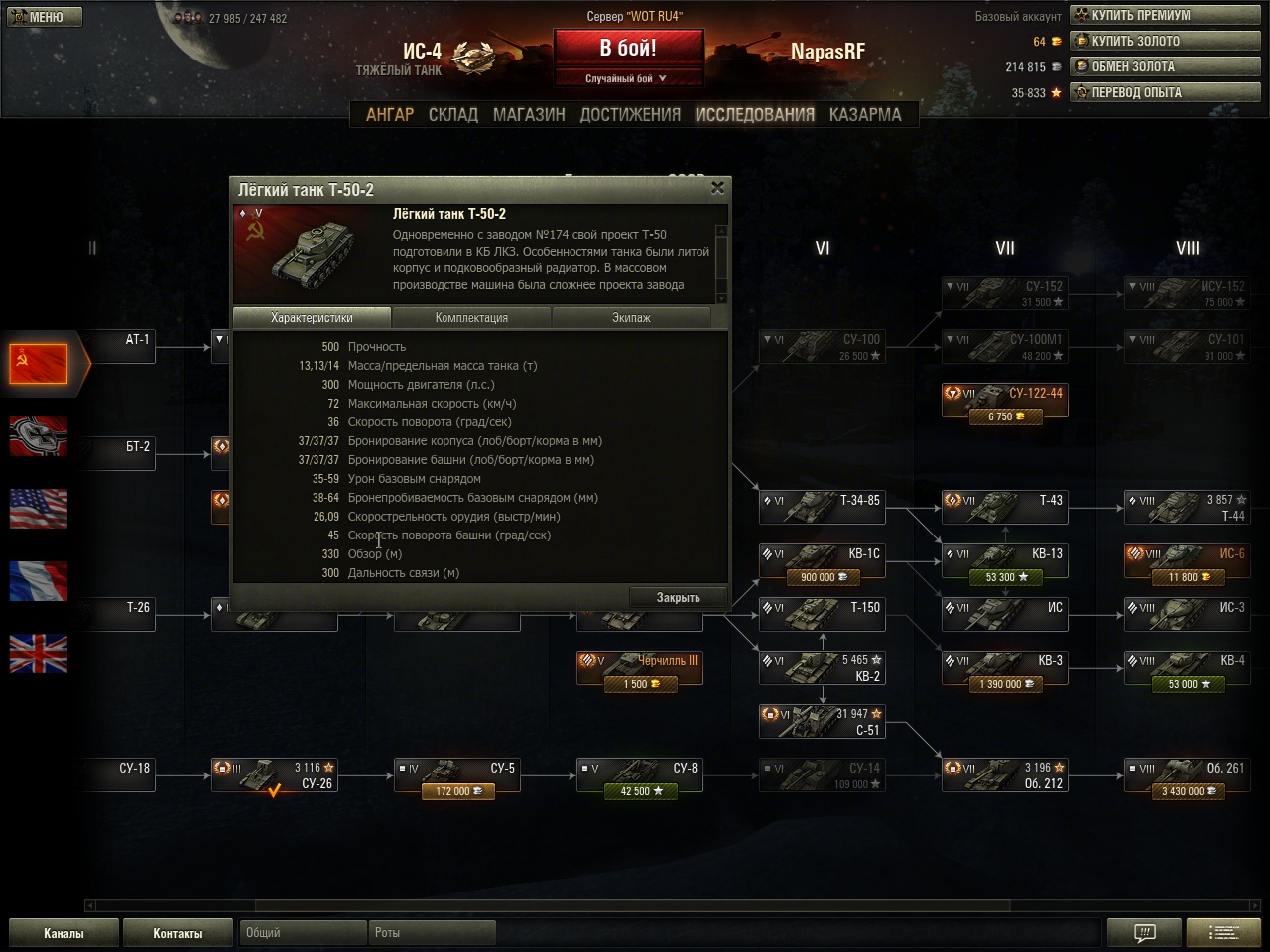Switch to the АНГАР tab

[390, 114]
